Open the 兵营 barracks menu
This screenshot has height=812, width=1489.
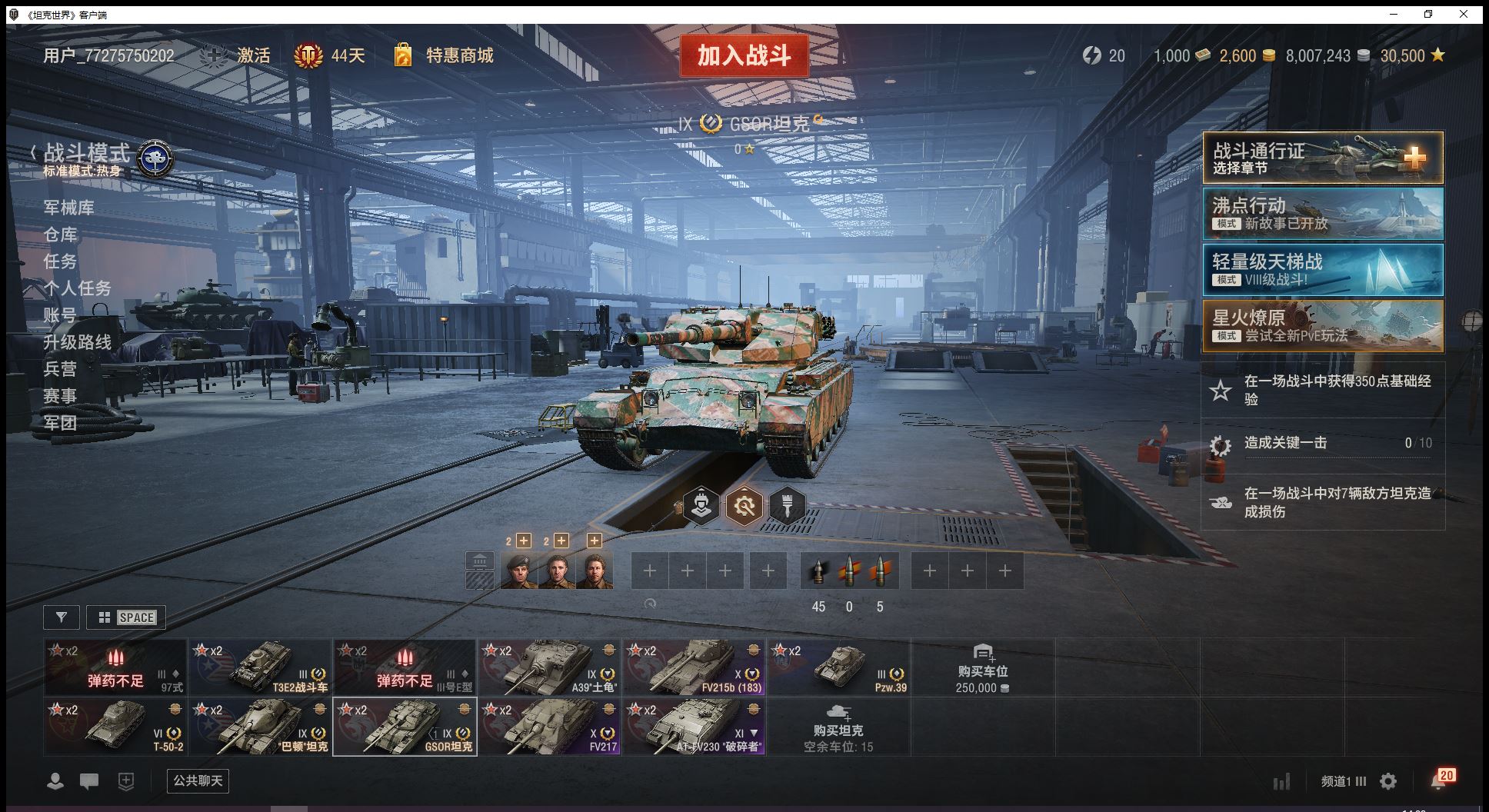[60, 369]
